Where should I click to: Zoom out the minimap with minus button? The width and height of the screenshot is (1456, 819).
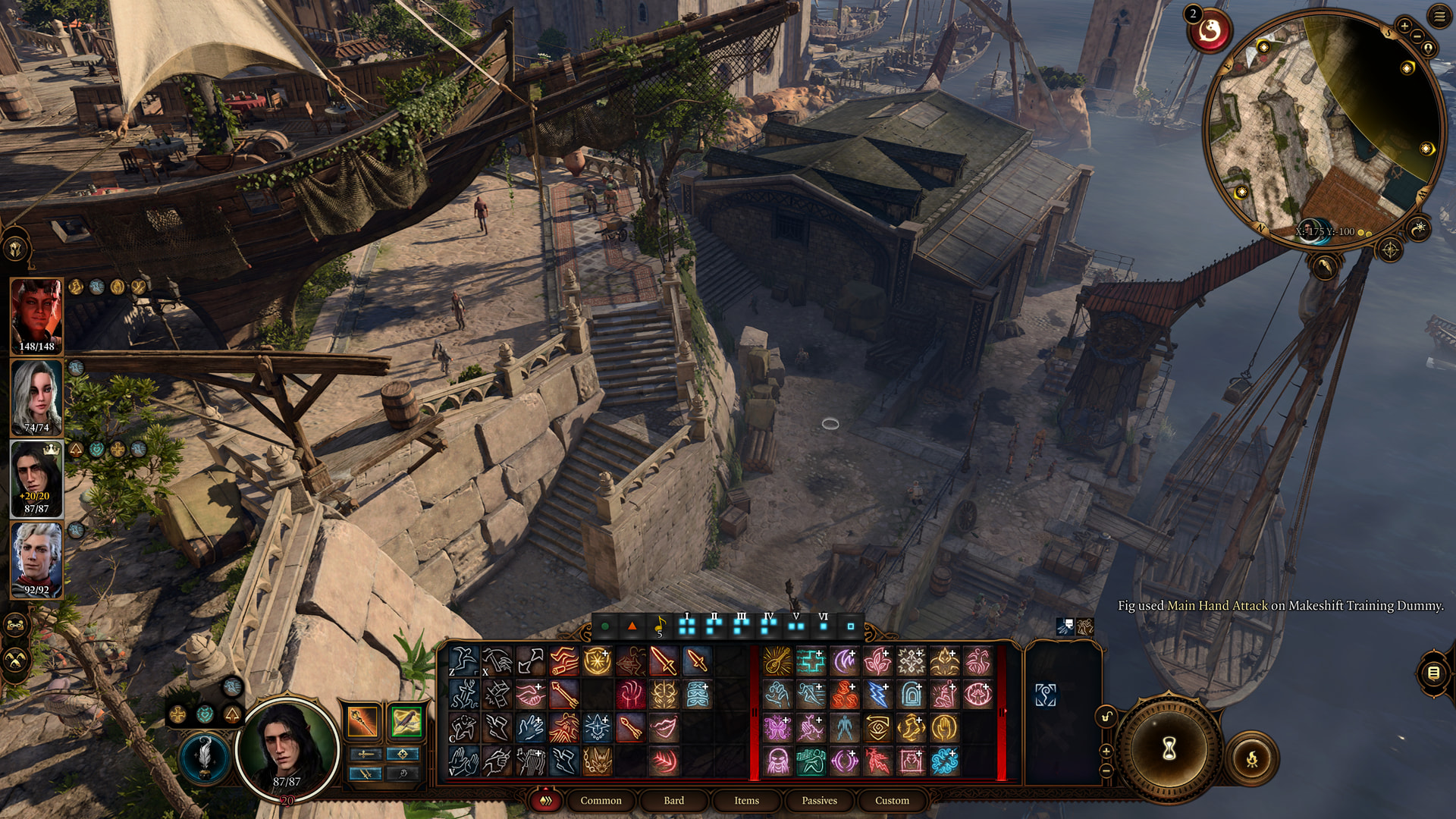1416,37
